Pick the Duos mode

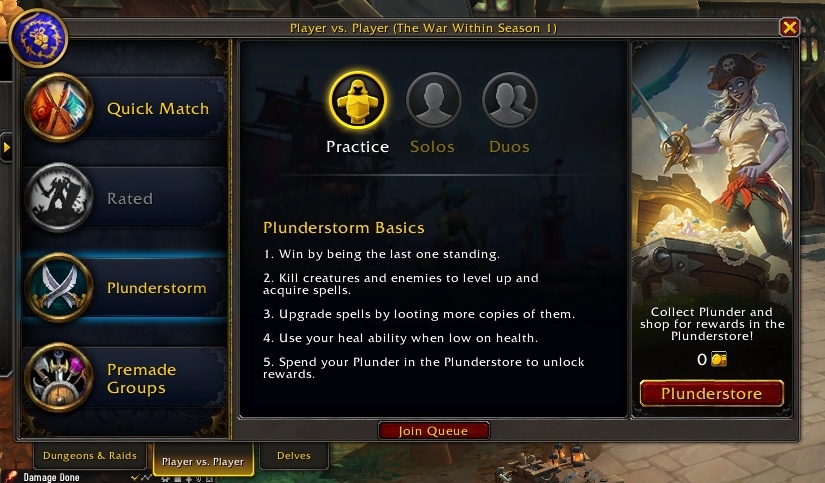pos(510,101)
